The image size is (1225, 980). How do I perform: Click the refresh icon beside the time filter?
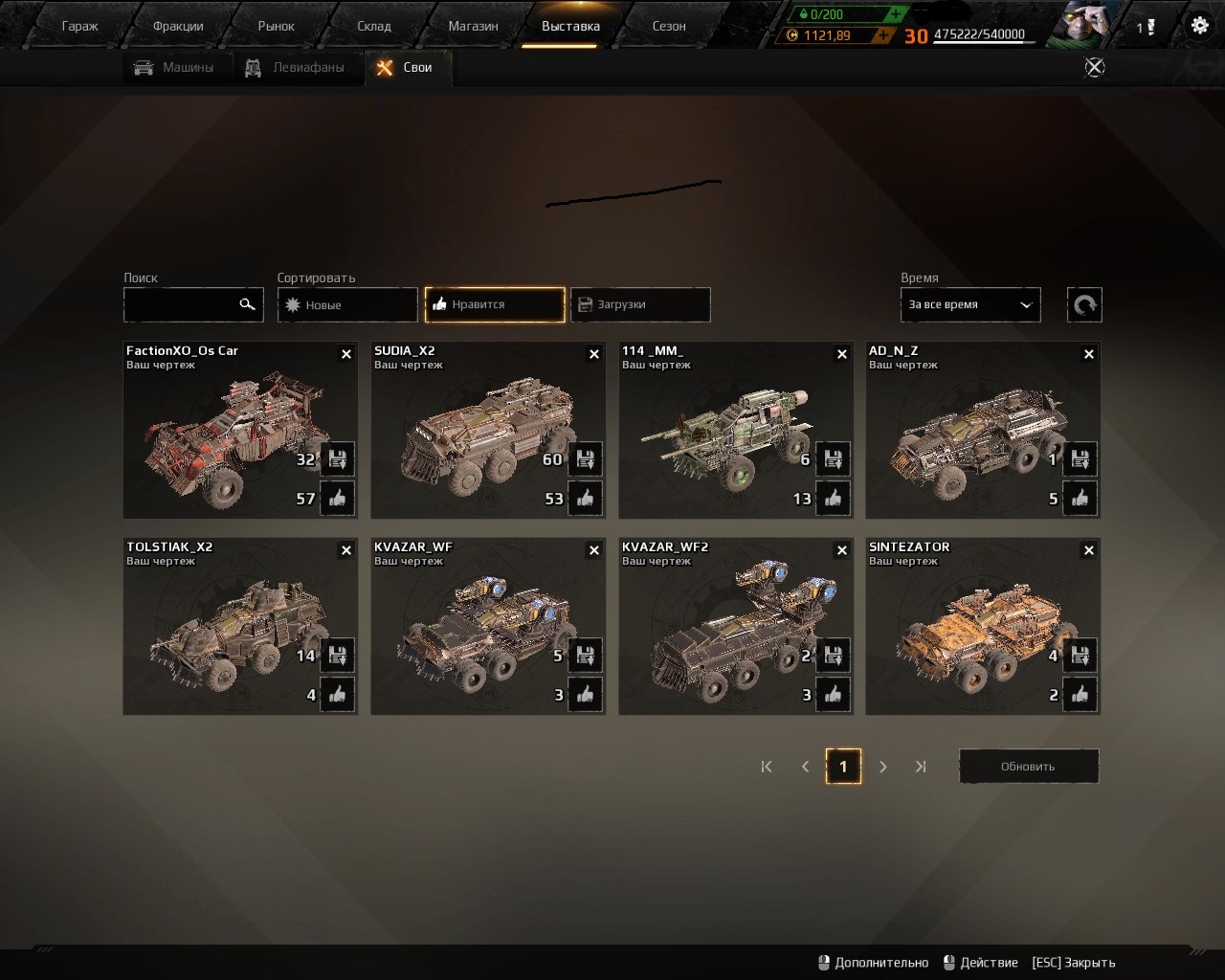[1084, 304]
